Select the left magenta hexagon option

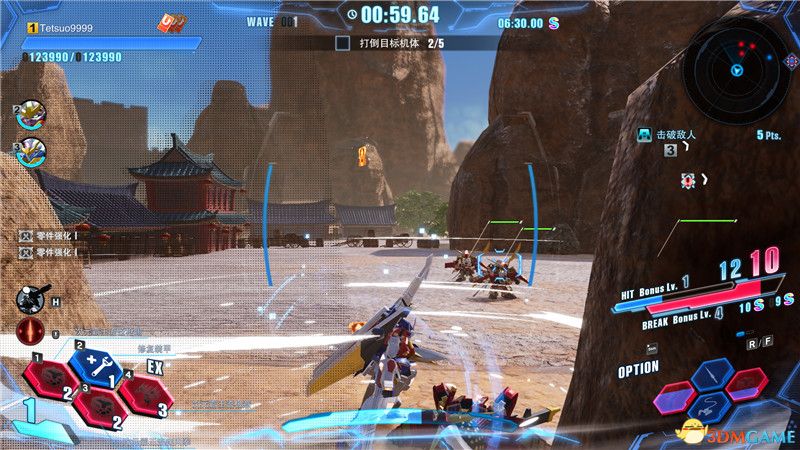coord(677,396)
